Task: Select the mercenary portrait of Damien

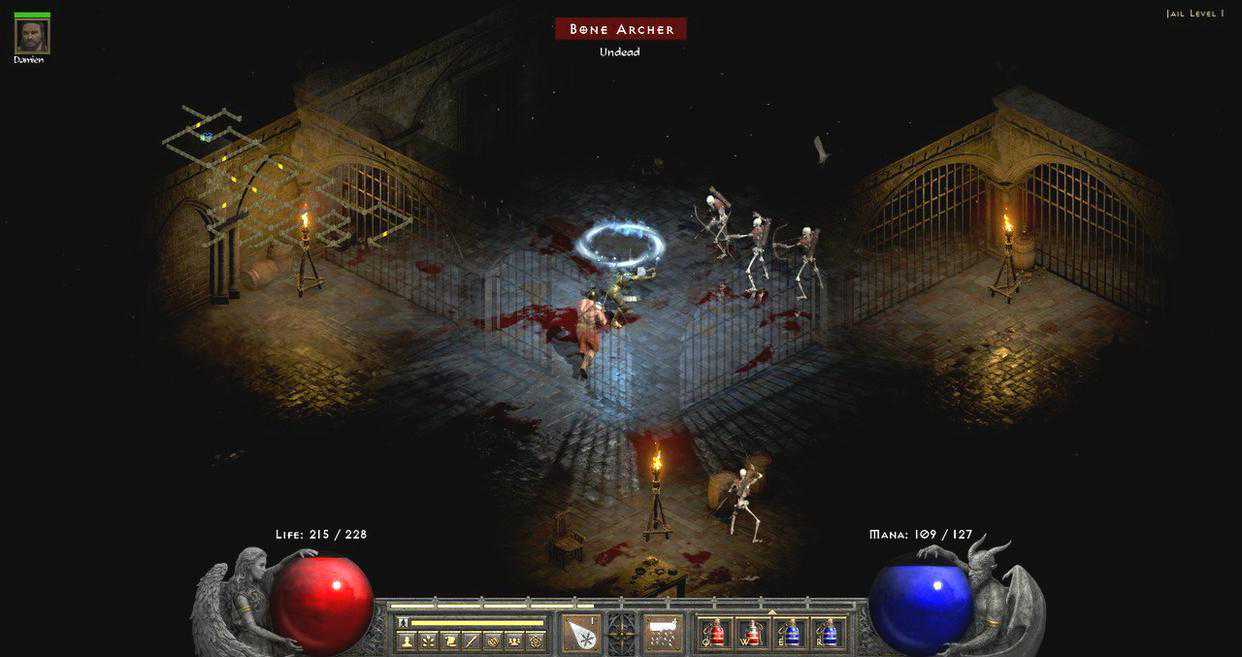Action: click(32, 37)
